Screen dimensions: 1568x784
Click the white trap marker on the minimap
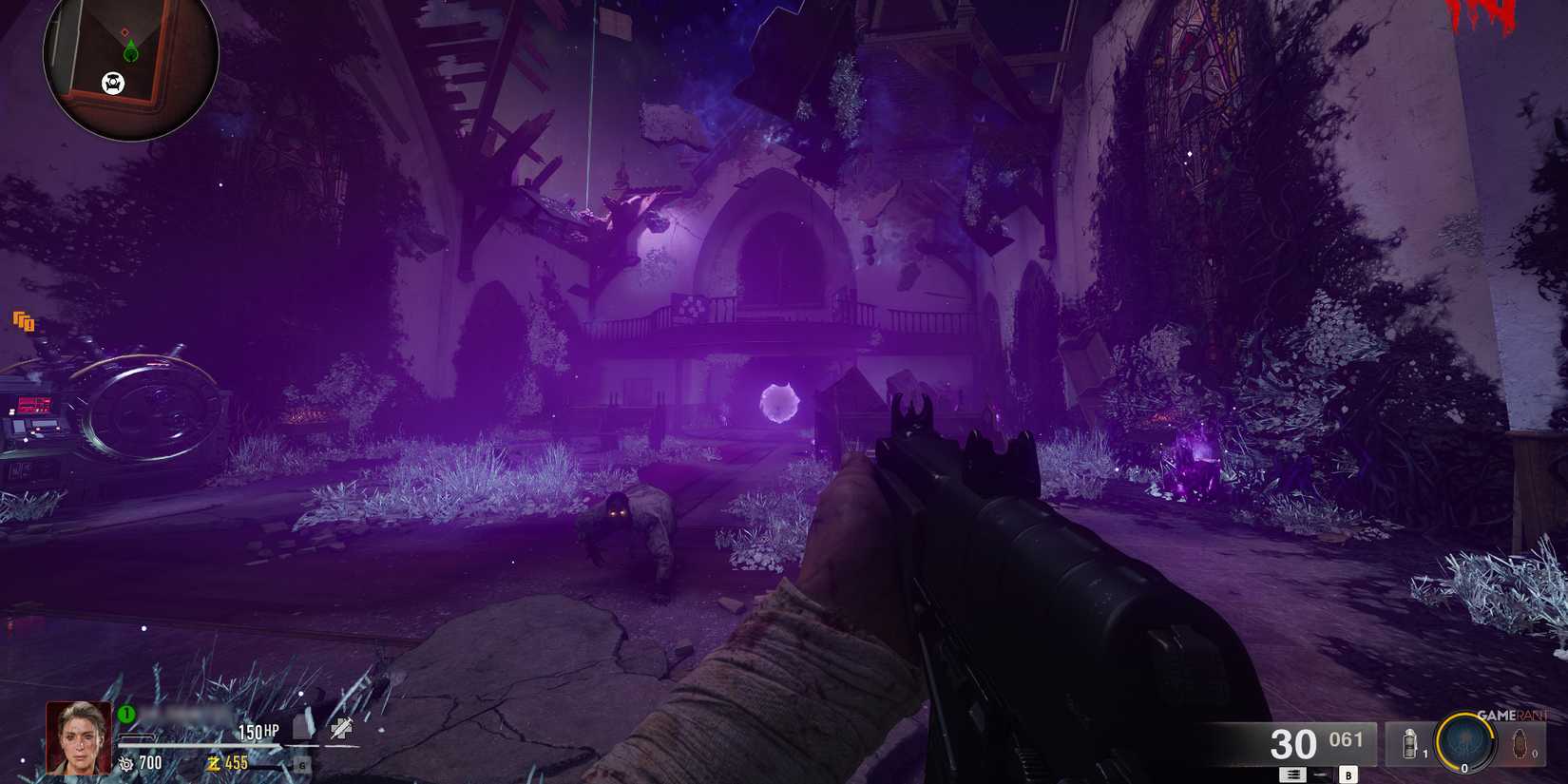113,82
